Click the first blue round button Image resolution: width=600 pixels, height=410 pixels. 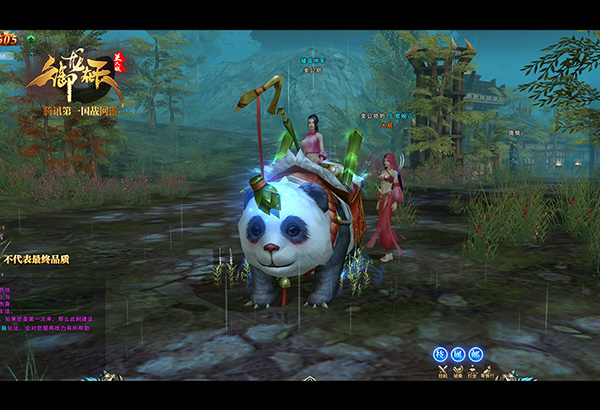[440, 354]
